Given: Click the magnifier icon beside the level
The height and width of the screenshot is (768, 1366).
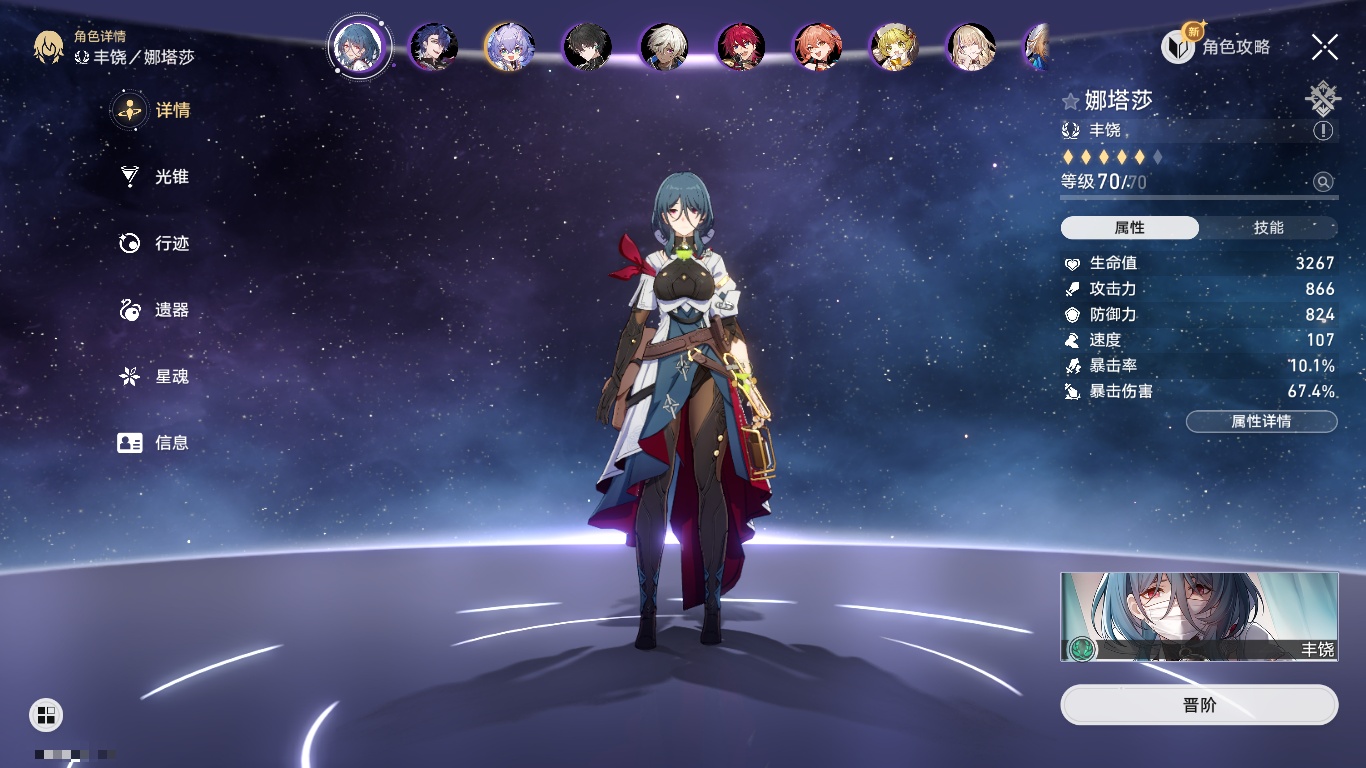Looking at the screenshot, I should click(x=1323, y=182).
